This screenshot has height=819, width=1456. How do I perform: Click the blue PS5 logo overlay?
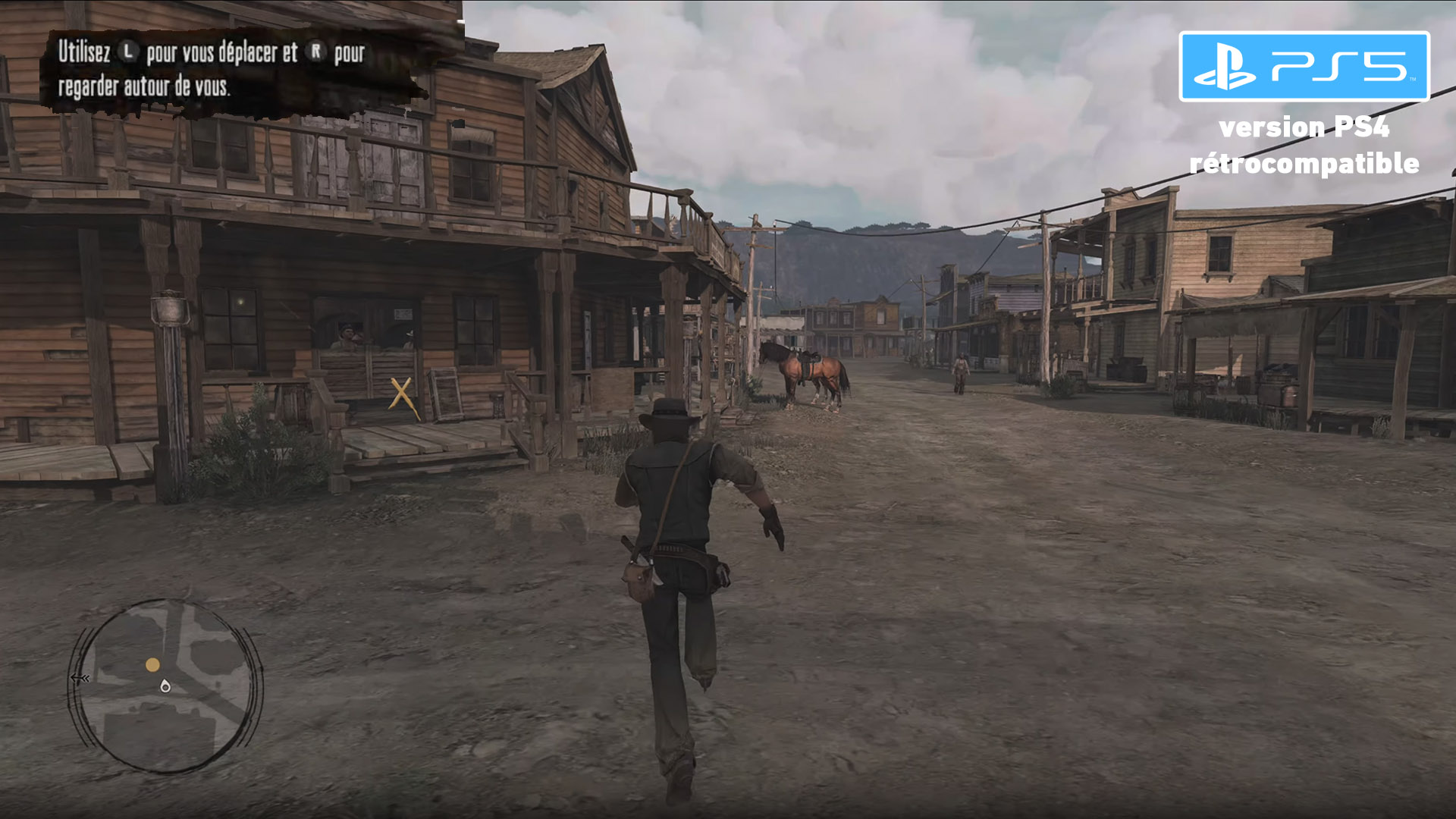coord(1304,67)
